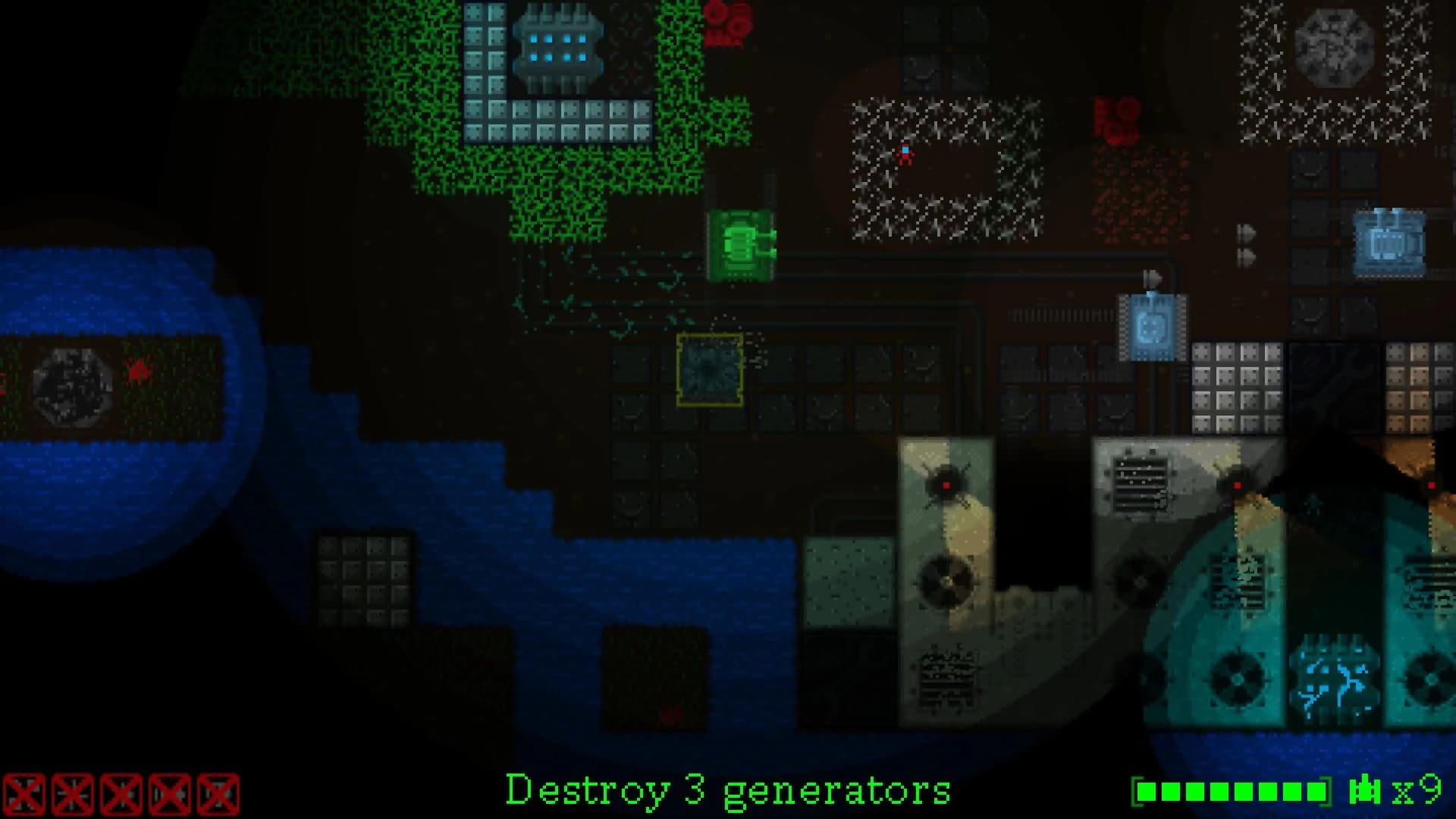
Task: Click the blue building with glowing windows
Action: click(559, 45)
